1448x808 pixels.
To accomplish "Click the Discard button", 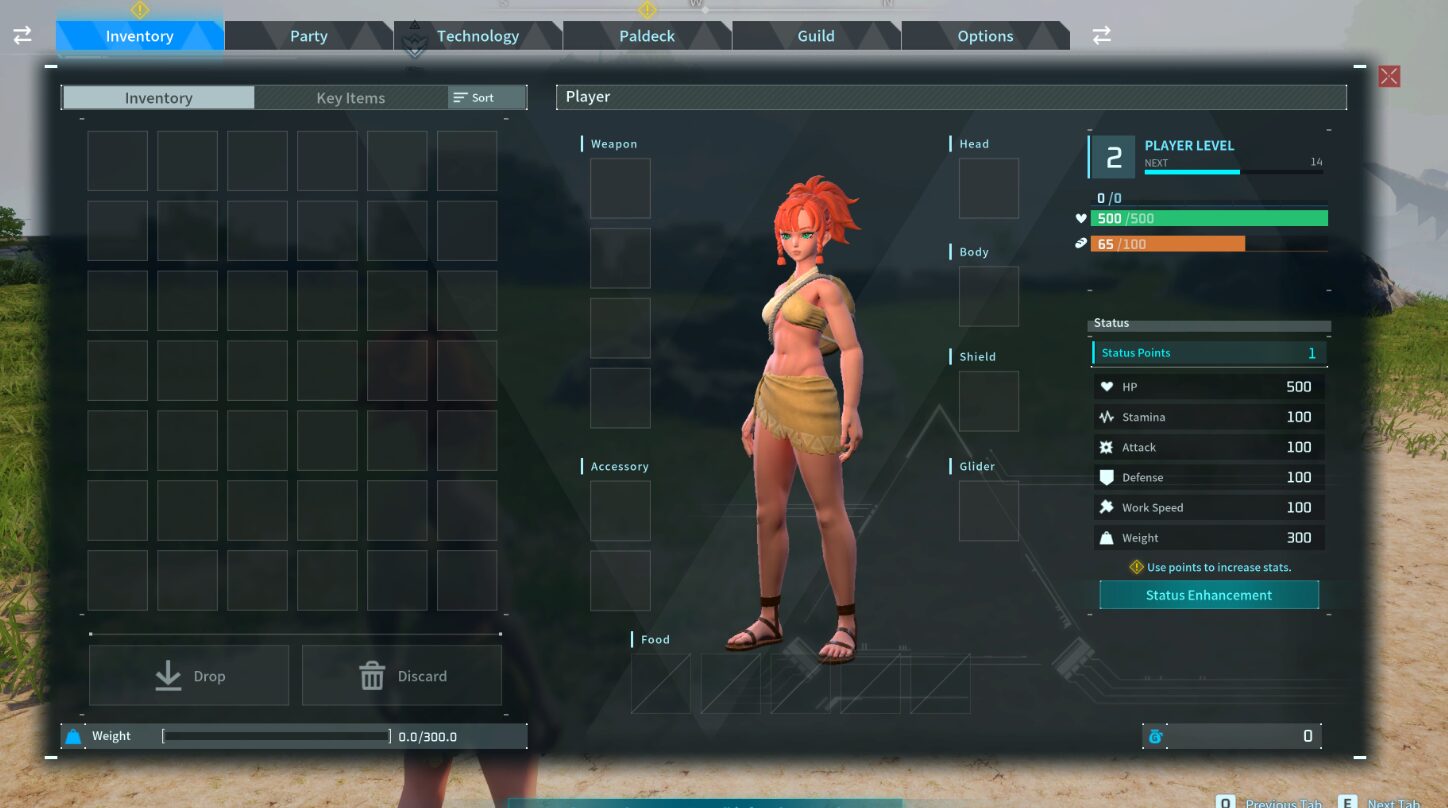I will coord(402,676).
